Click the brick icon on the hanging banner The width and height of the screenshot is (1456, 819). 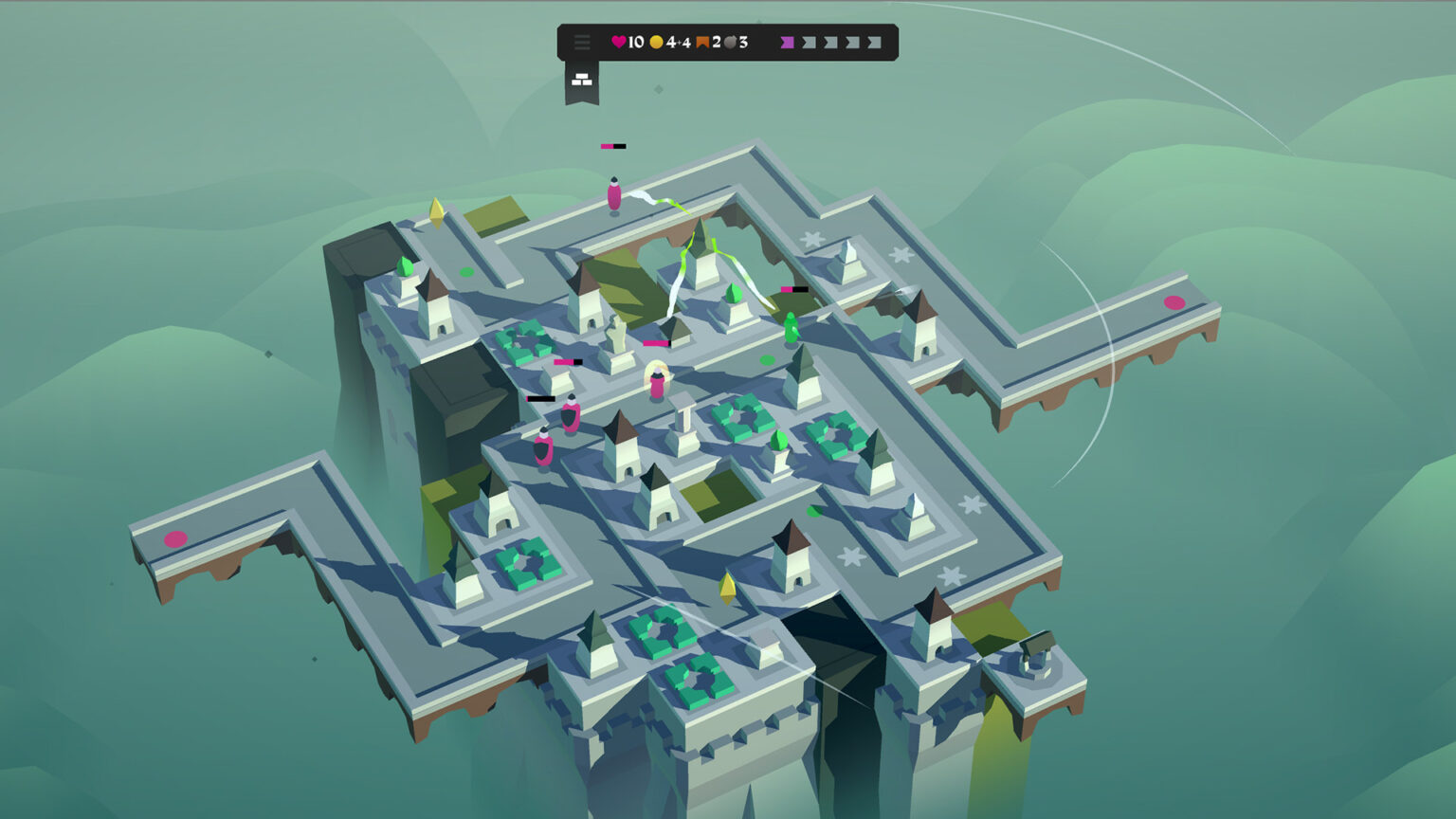581,78
